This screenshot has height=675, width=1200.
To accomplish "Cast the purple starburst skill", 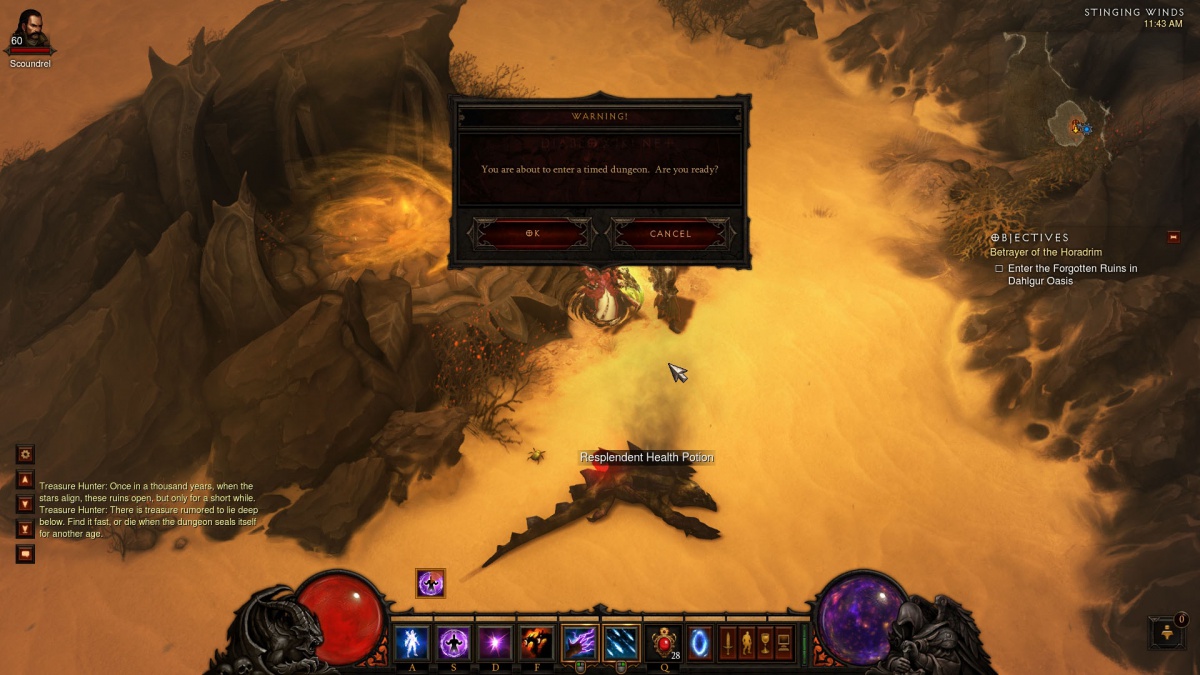I will click(x=494, y=641).
